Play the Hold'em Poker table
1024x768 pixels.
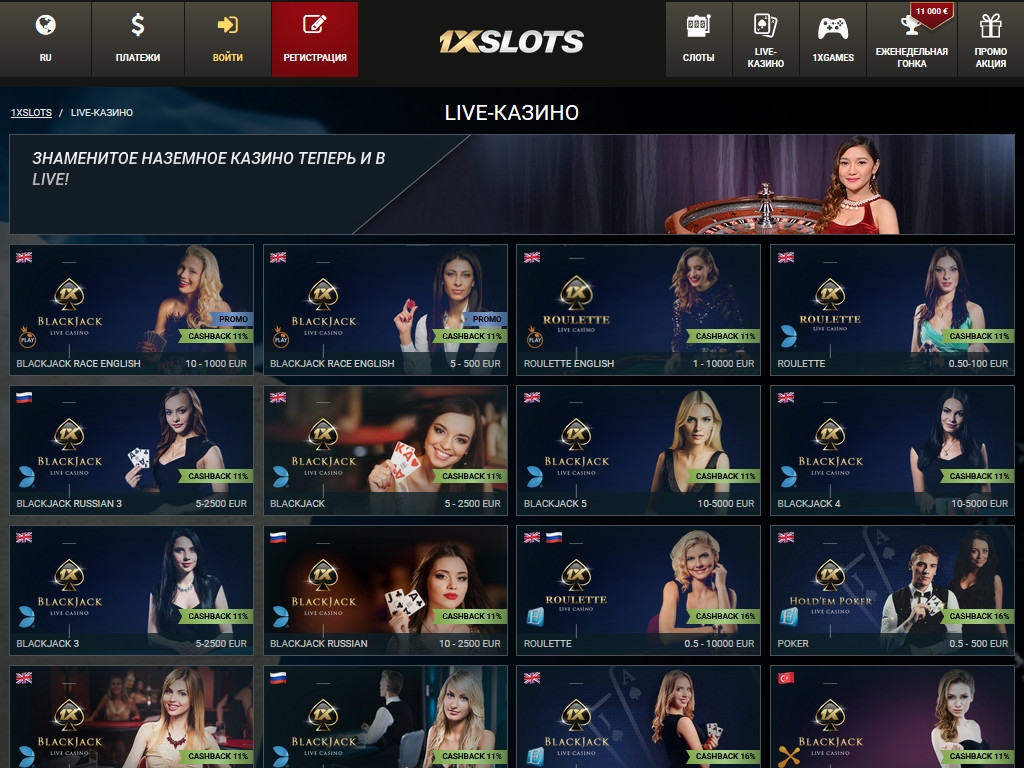tap(892, 589)
